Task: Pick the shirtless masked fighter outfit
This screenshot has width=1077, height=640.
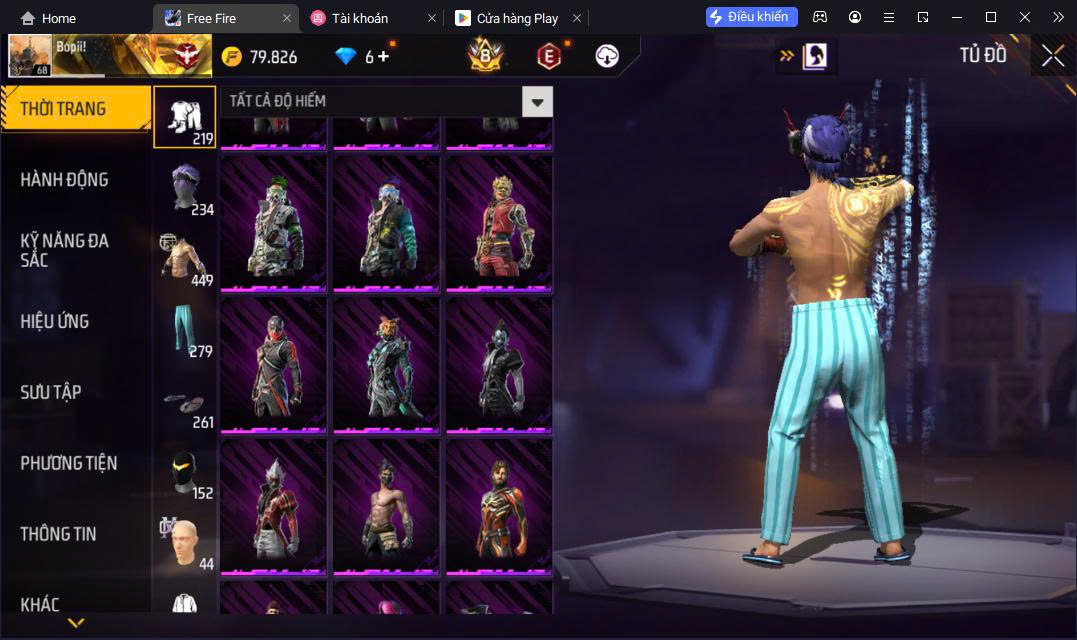Action: pyautogui.click(x=386, y=505)
